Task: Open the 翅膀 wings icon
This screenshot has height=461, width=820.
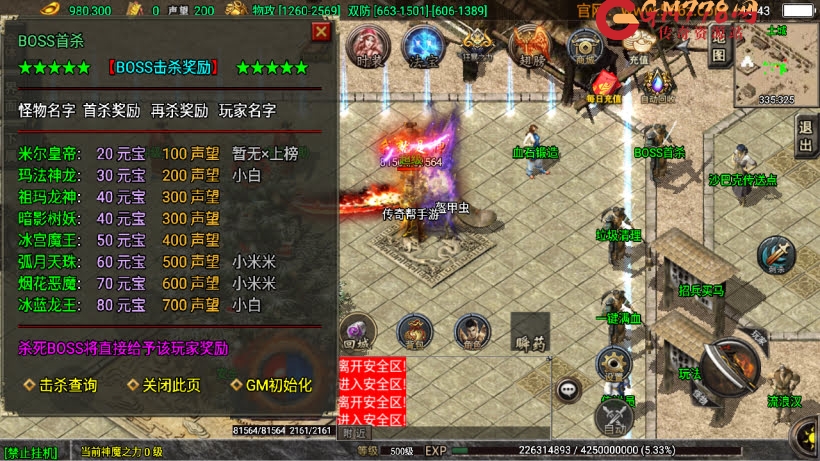Action: click(528, 47)
